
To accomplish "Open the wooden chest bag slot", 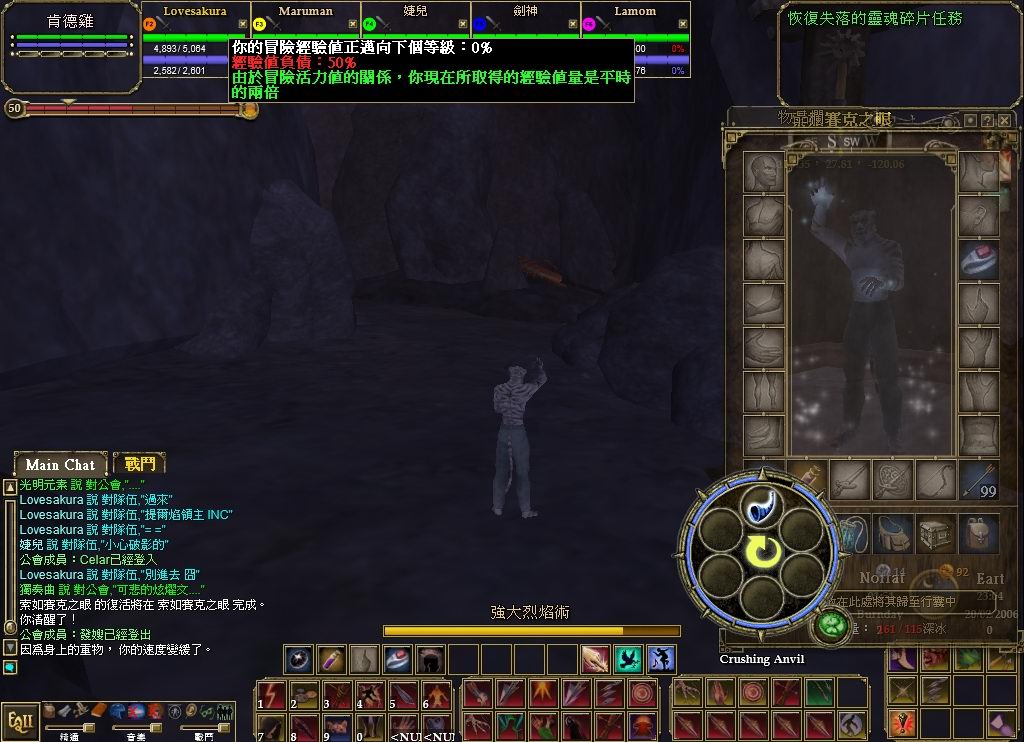I will click(936, 535).
